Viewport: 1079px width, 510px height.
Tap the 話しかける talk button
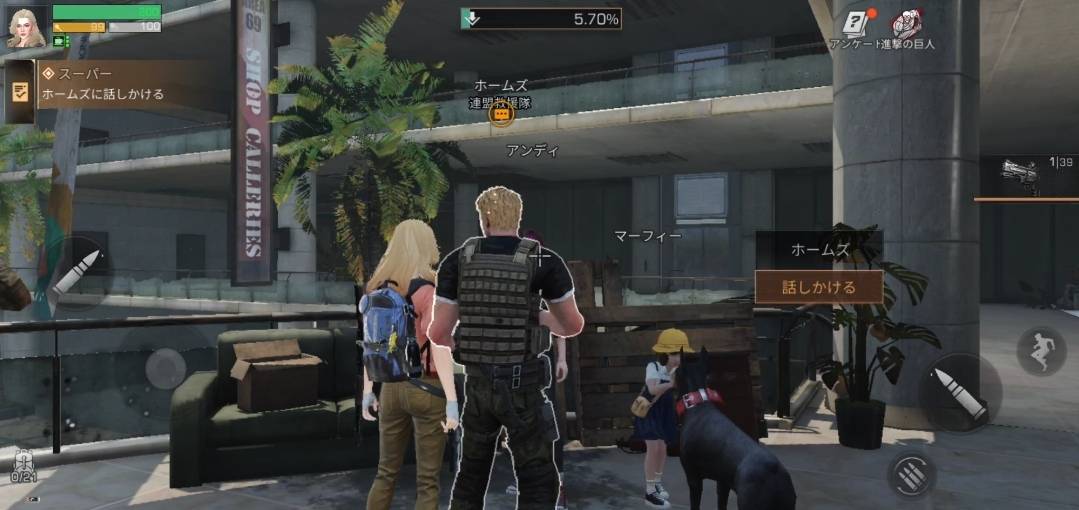point(818,287)
